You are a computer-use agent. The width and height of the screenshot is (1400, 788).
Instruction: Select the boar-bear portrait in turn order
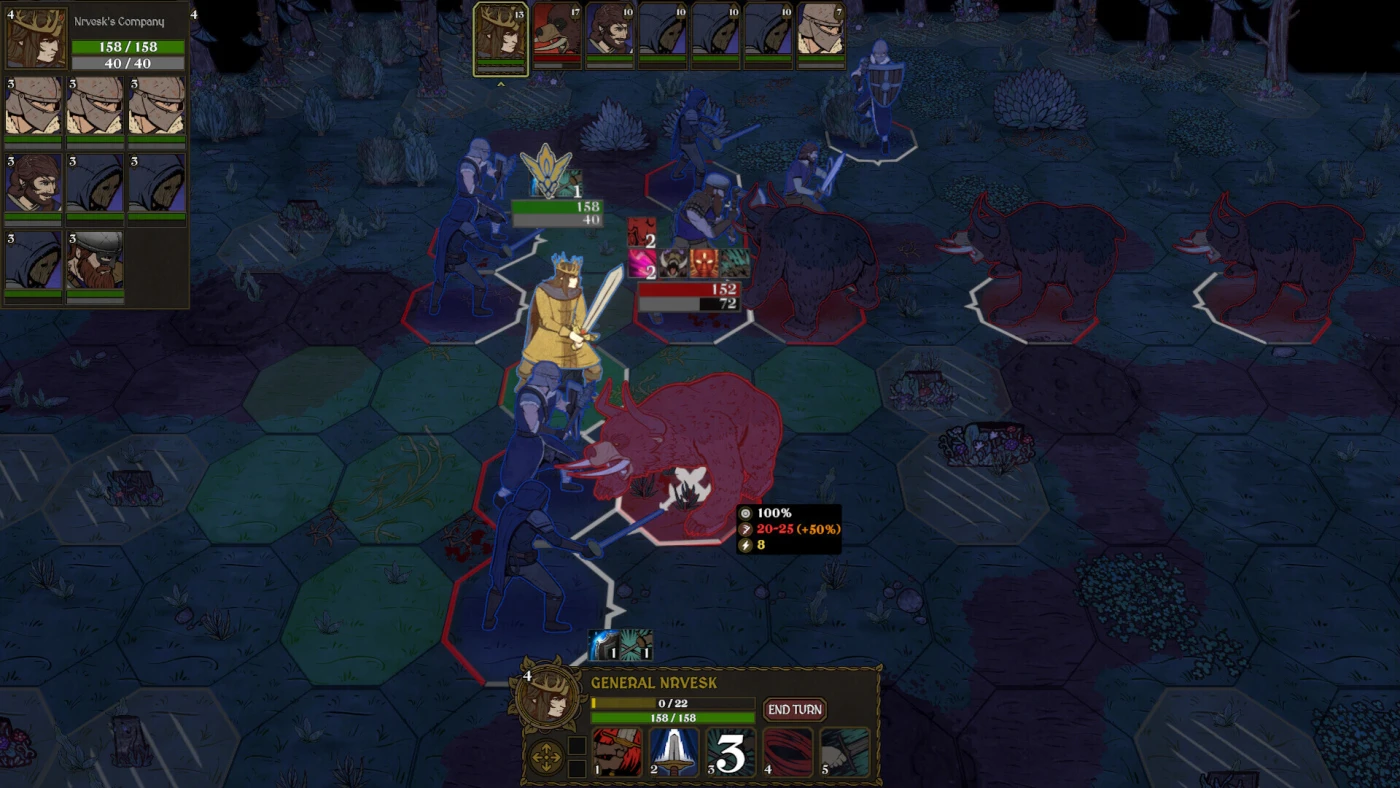coord(557,33)
